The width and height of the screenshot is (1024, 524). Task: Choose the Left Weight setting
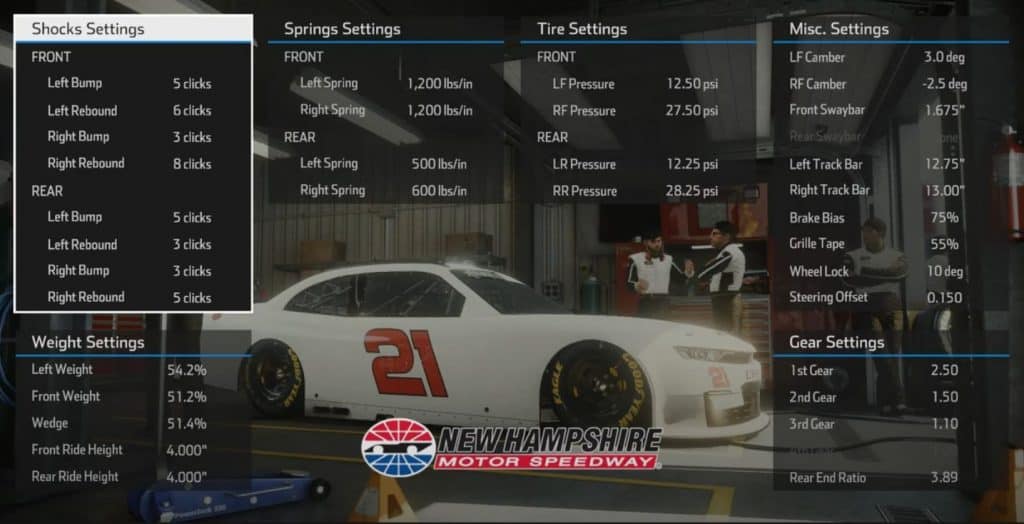pos(118,369)
